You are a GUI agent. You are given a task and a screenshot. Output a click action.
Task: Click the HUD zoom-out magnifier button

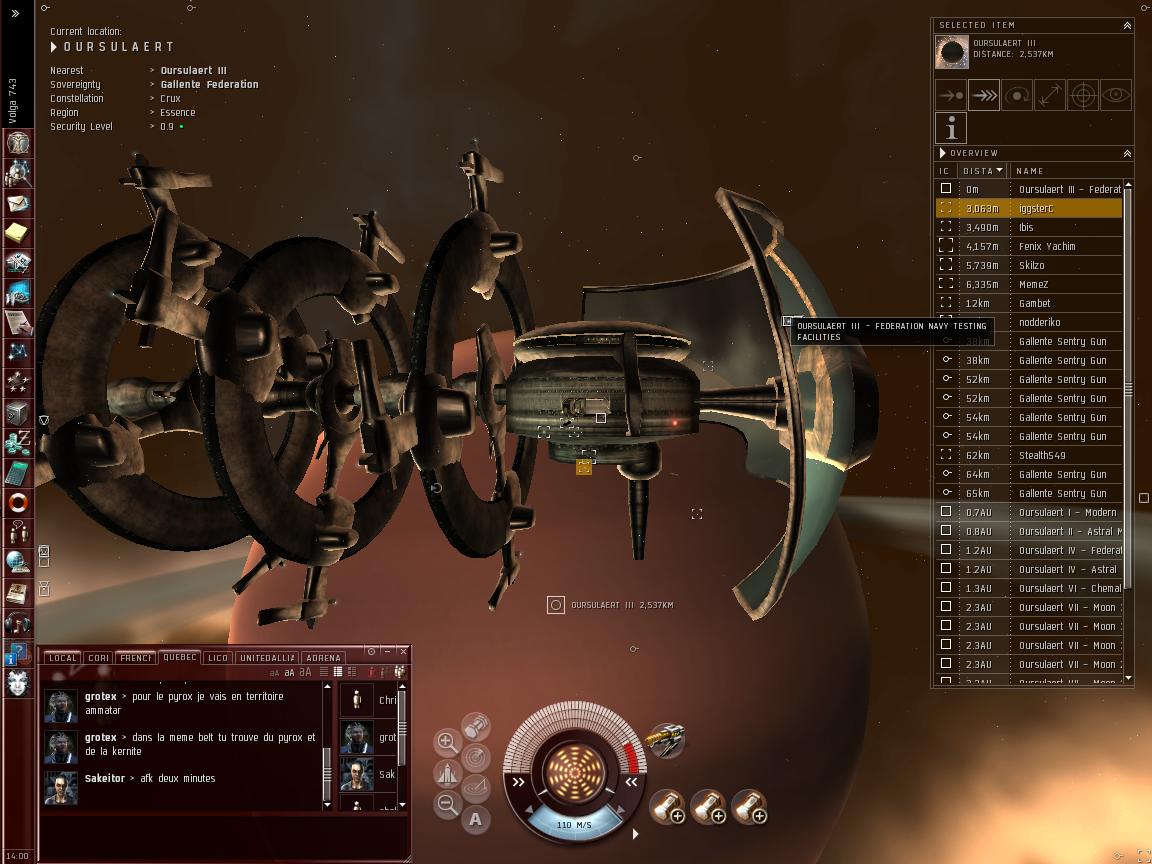click(447, 803)
